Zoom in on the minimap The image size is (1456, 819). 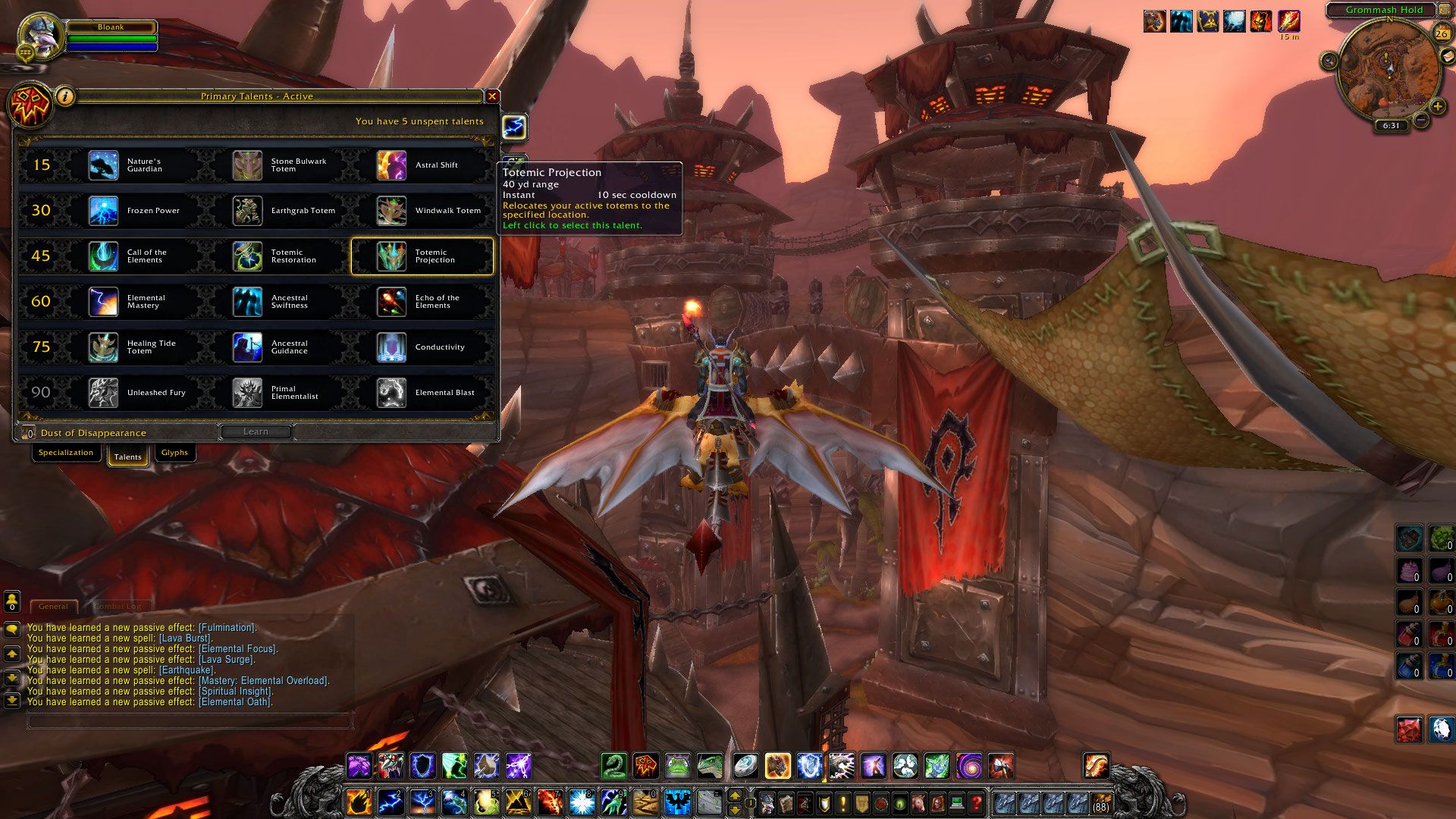[1437, 107]
